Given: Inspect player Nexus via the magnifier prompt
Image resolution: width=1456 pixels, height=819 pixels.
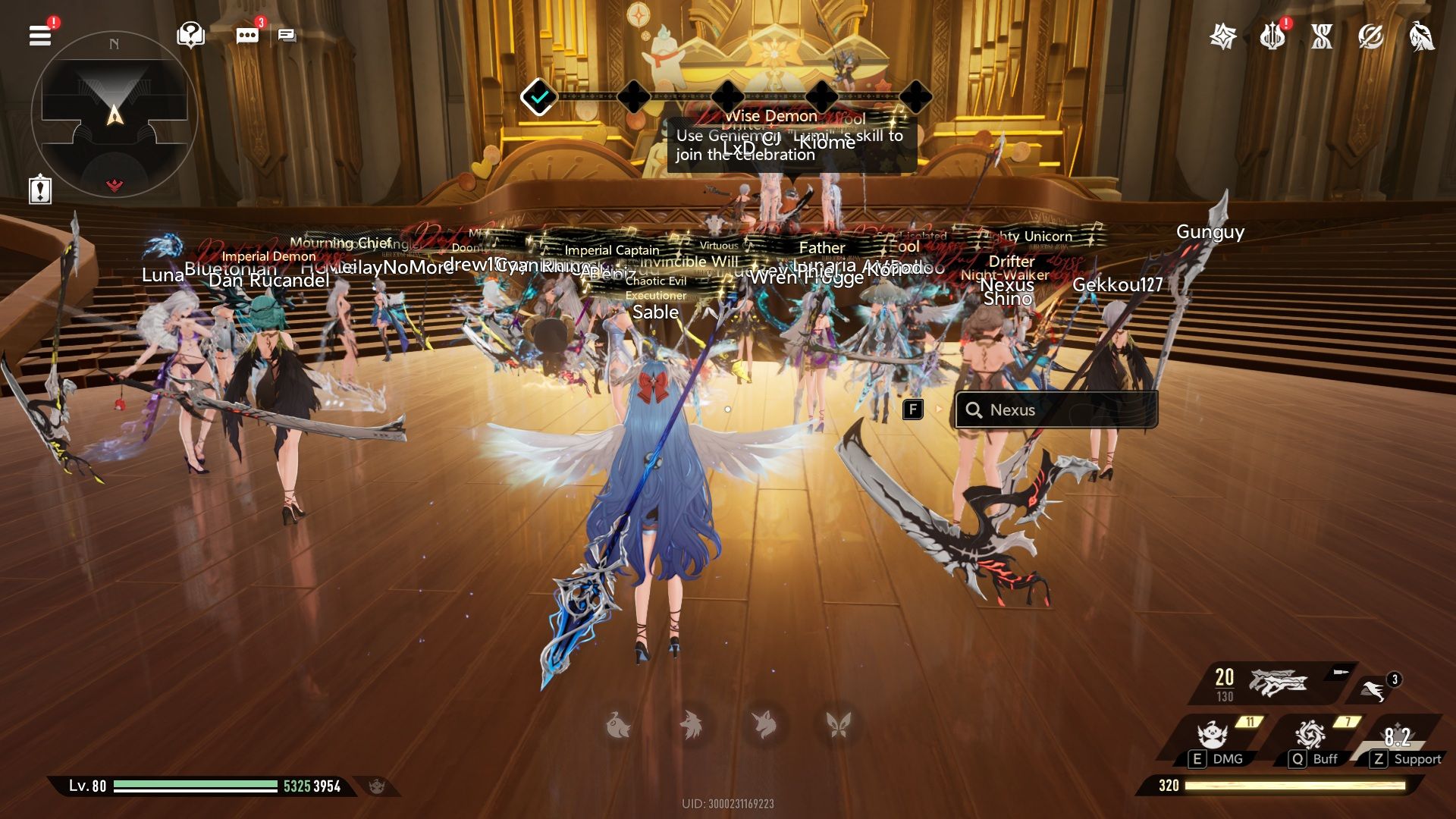Looking at the screenshot, I should (1056, 409).
